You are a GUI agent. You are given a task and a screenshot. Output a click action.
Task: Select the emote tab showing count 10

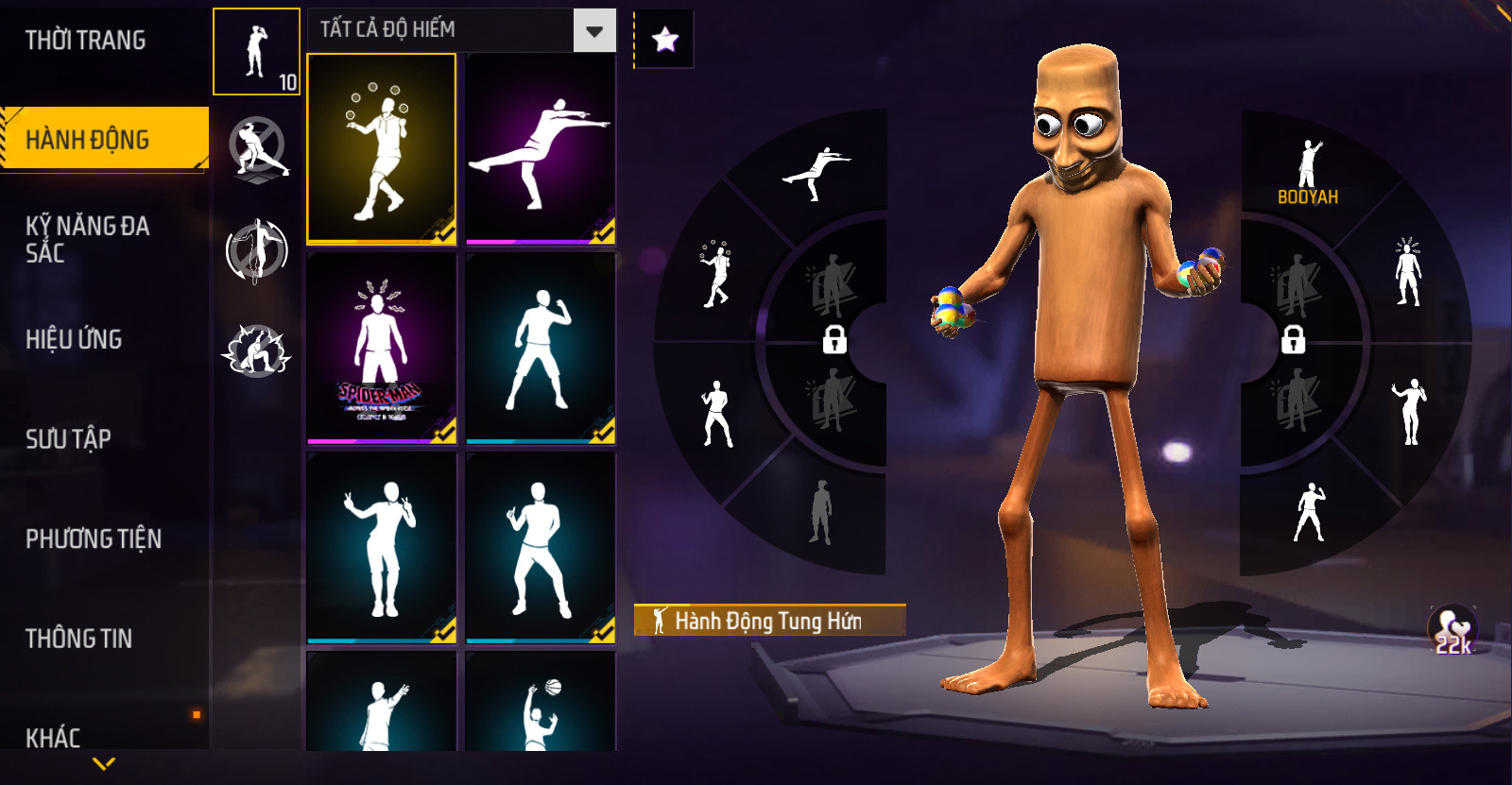coord(256,52)
